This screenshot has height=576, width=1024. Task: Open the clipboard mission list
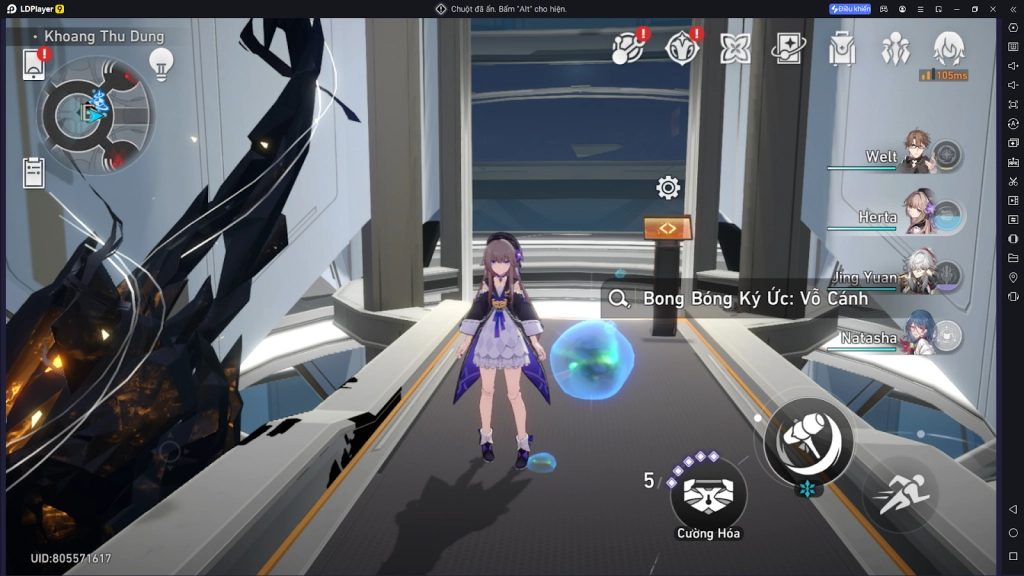click(x=34, y=172)
